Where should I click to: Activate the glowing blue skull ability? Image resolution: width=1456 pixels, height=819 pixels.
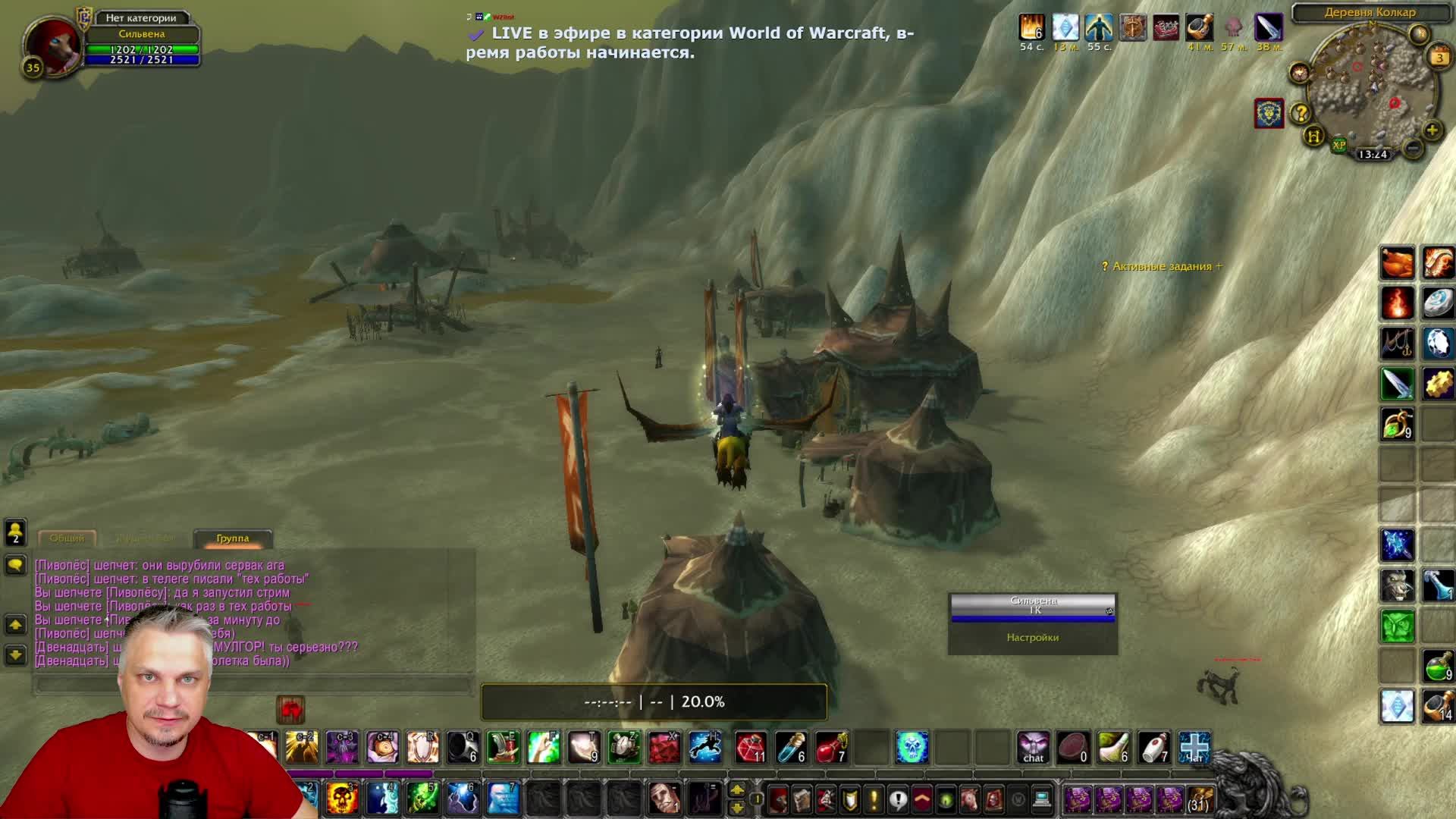[x=912, y=748]
